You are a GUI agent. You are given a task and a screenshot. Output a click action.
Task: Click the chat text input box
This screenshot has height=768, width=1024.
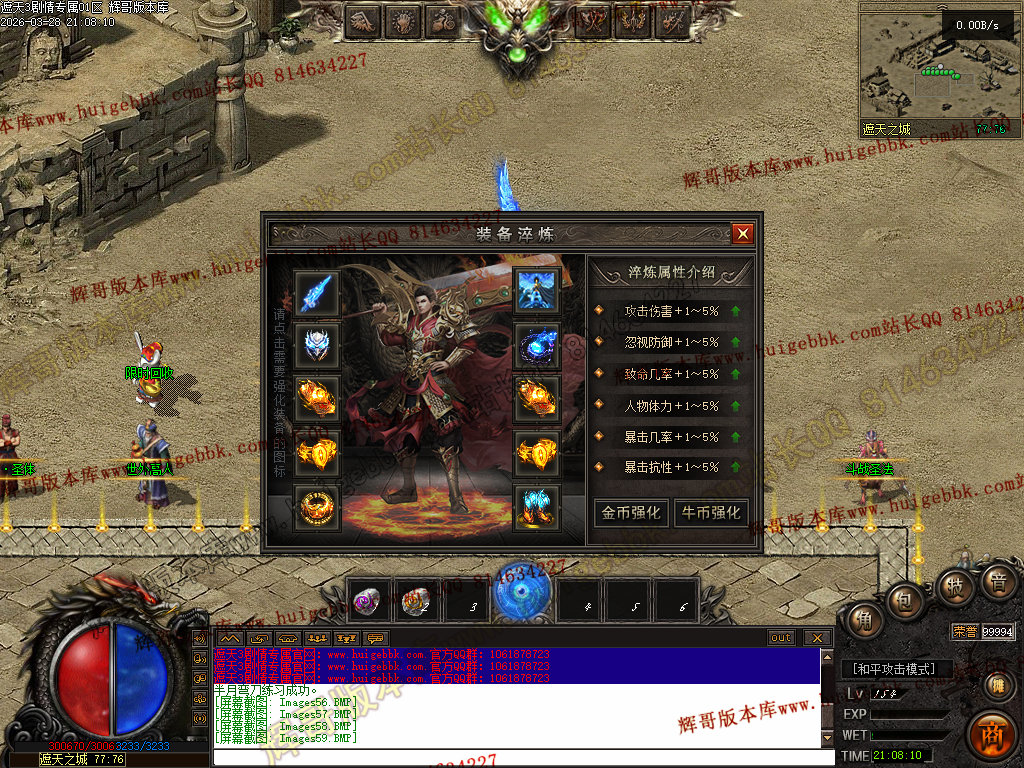click(x=520, y=758)
